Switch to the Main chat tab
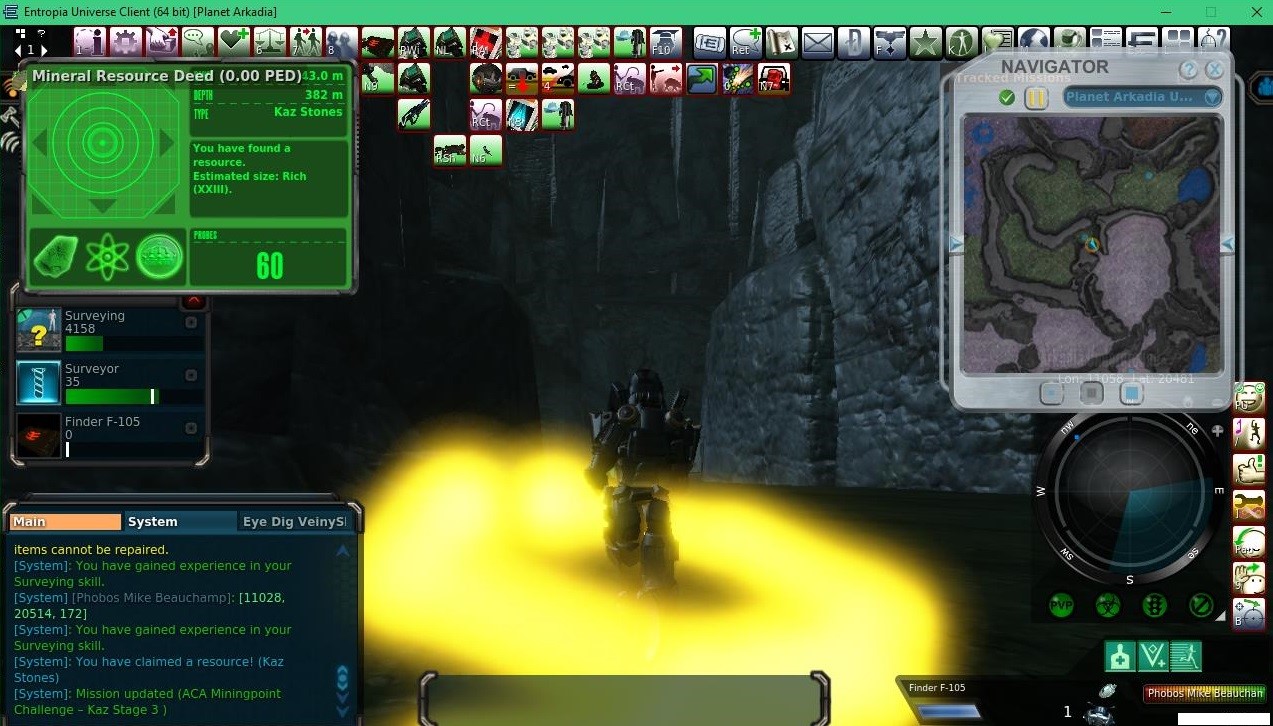This screenshot has height=726, width=1273. click(65, 521)
